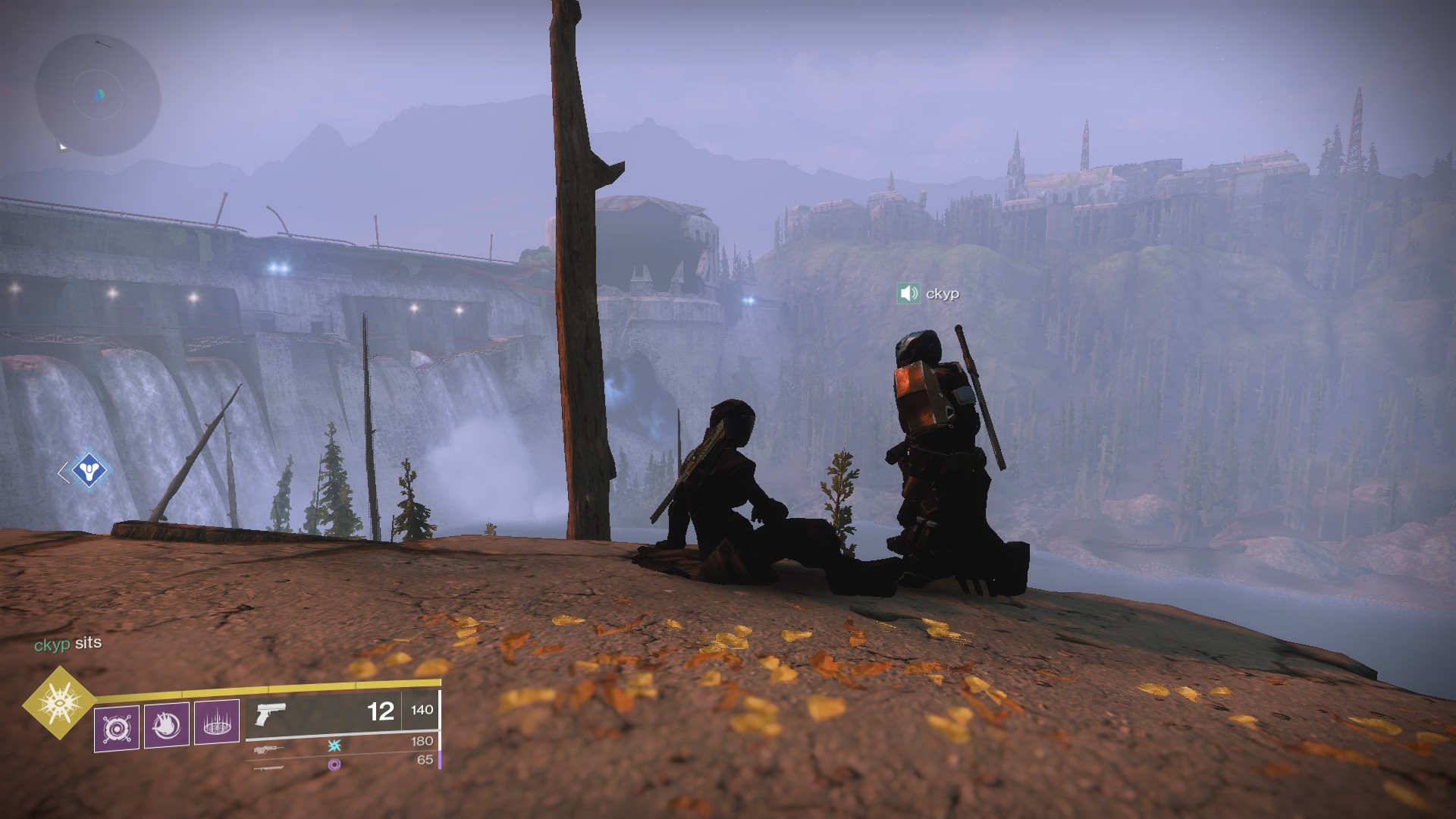Viewport: 1456px width, 819px height.
Task: Click the speaker icon beside ckyp
Action: point(908,293)
